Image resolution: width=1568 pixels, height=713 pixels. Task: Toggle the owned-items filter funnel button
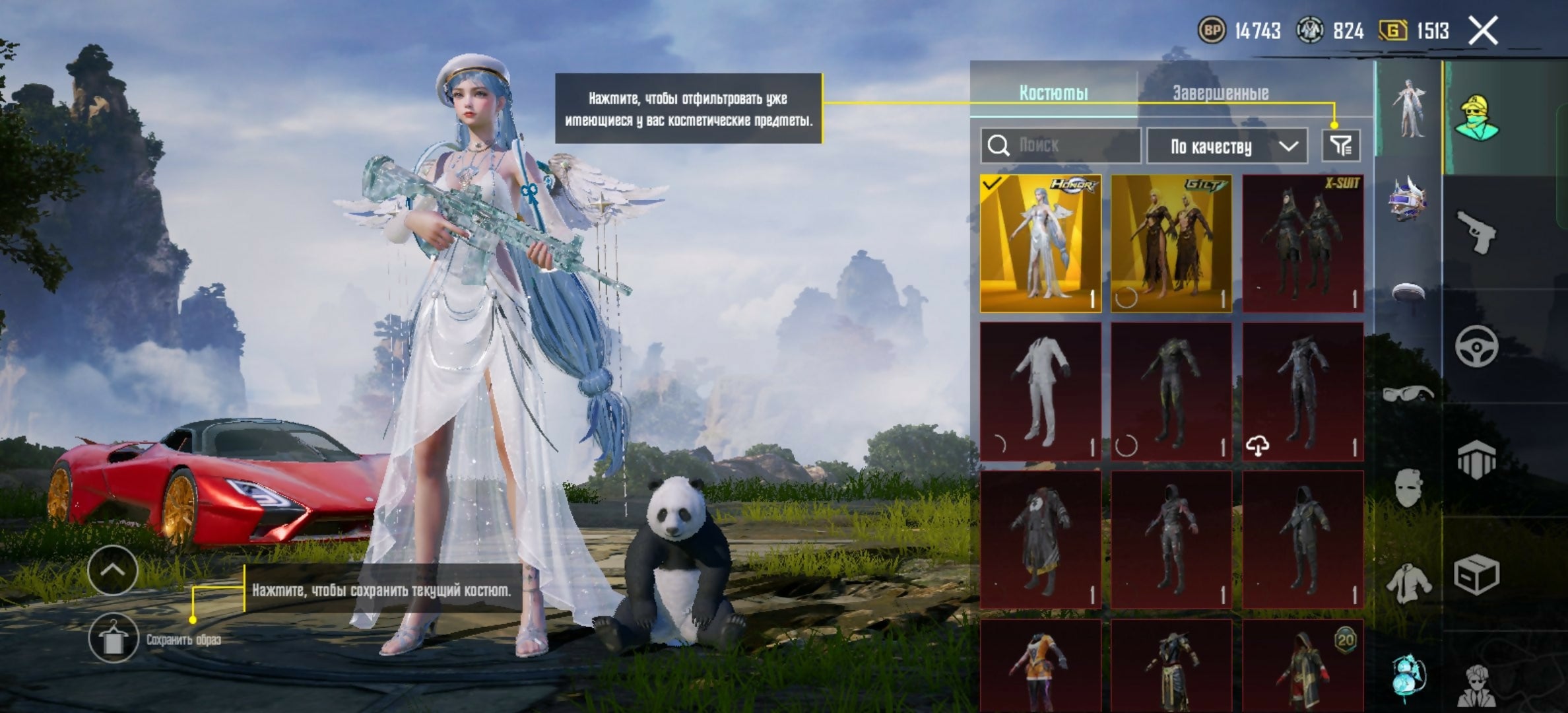tap(1341, 145)
